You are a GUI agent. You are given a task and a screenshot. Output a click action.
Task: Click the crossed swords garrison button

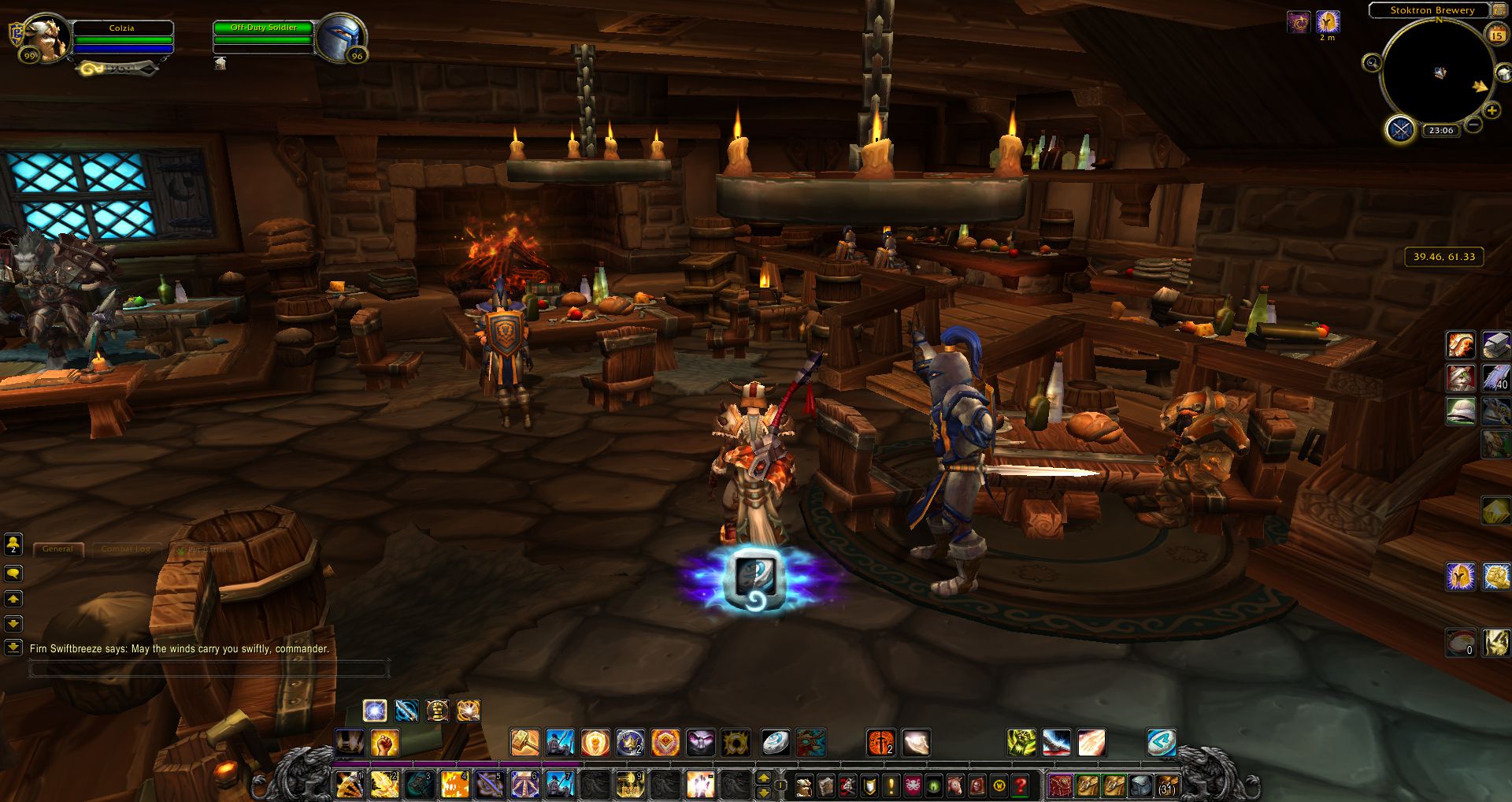(1400, 128)
